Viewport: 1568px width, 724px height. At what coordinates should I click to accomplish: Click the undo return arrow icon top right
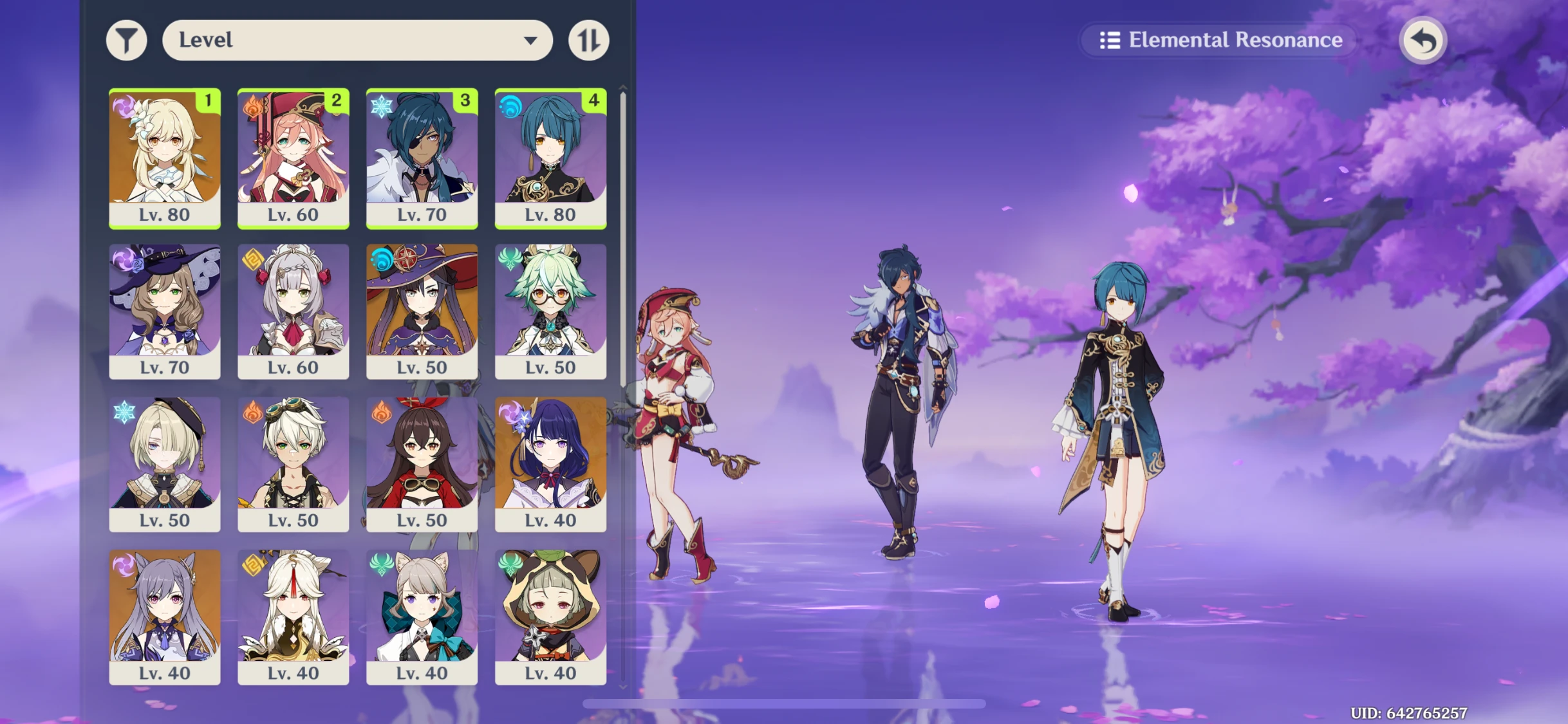coord(1423,40)
